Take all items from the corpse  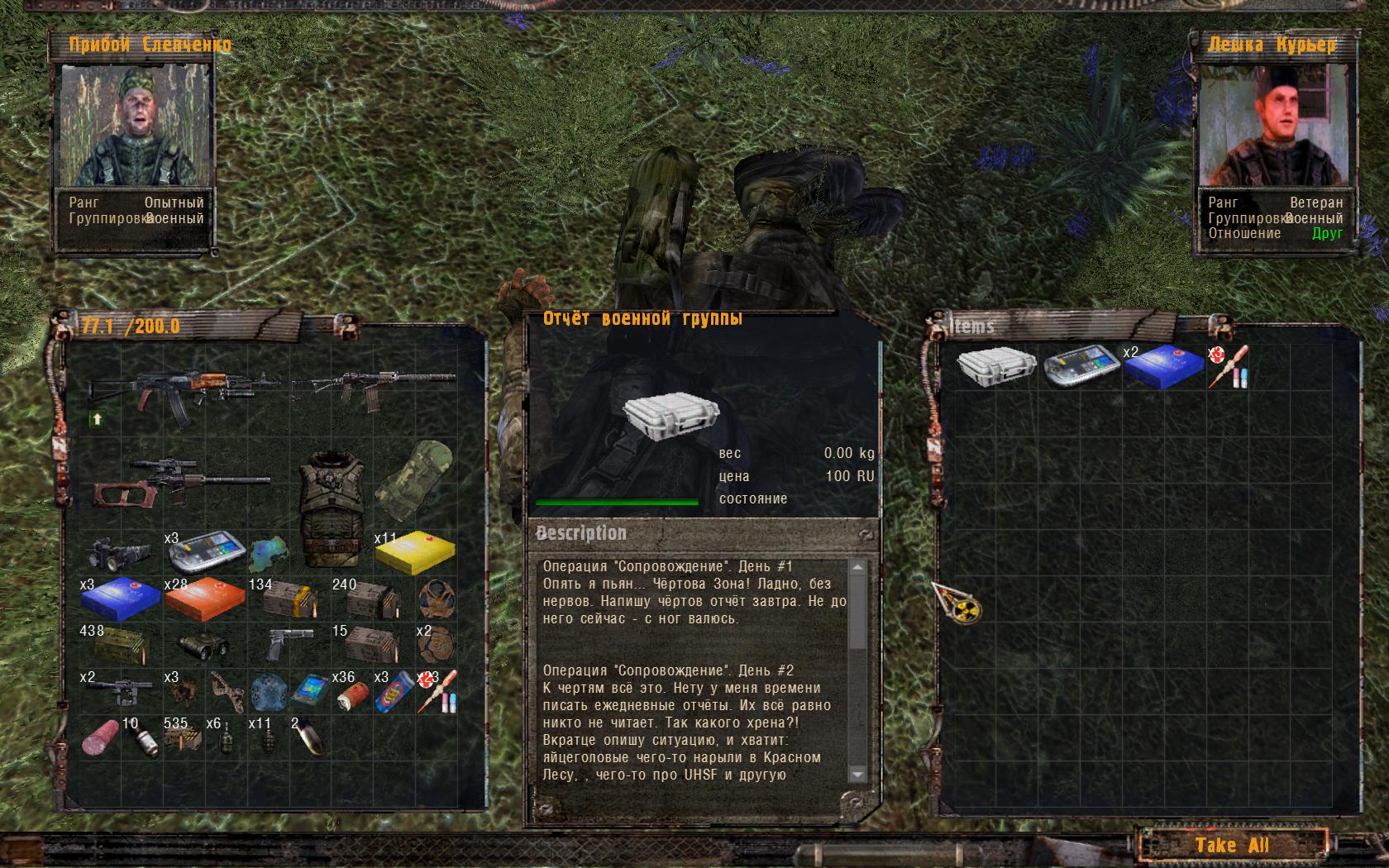1231,845
